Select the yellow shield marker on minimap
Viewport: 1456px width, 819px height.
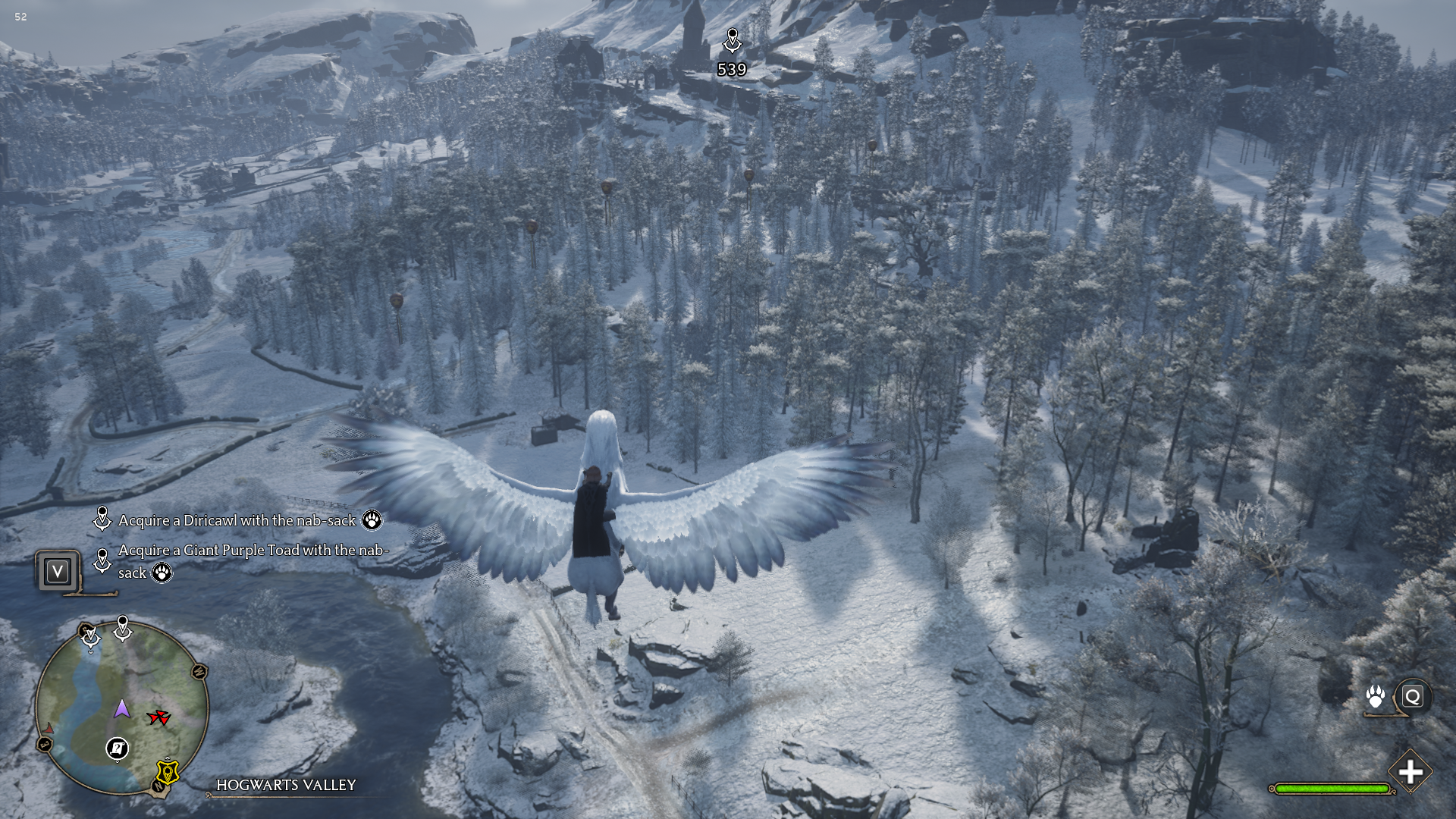168,772
